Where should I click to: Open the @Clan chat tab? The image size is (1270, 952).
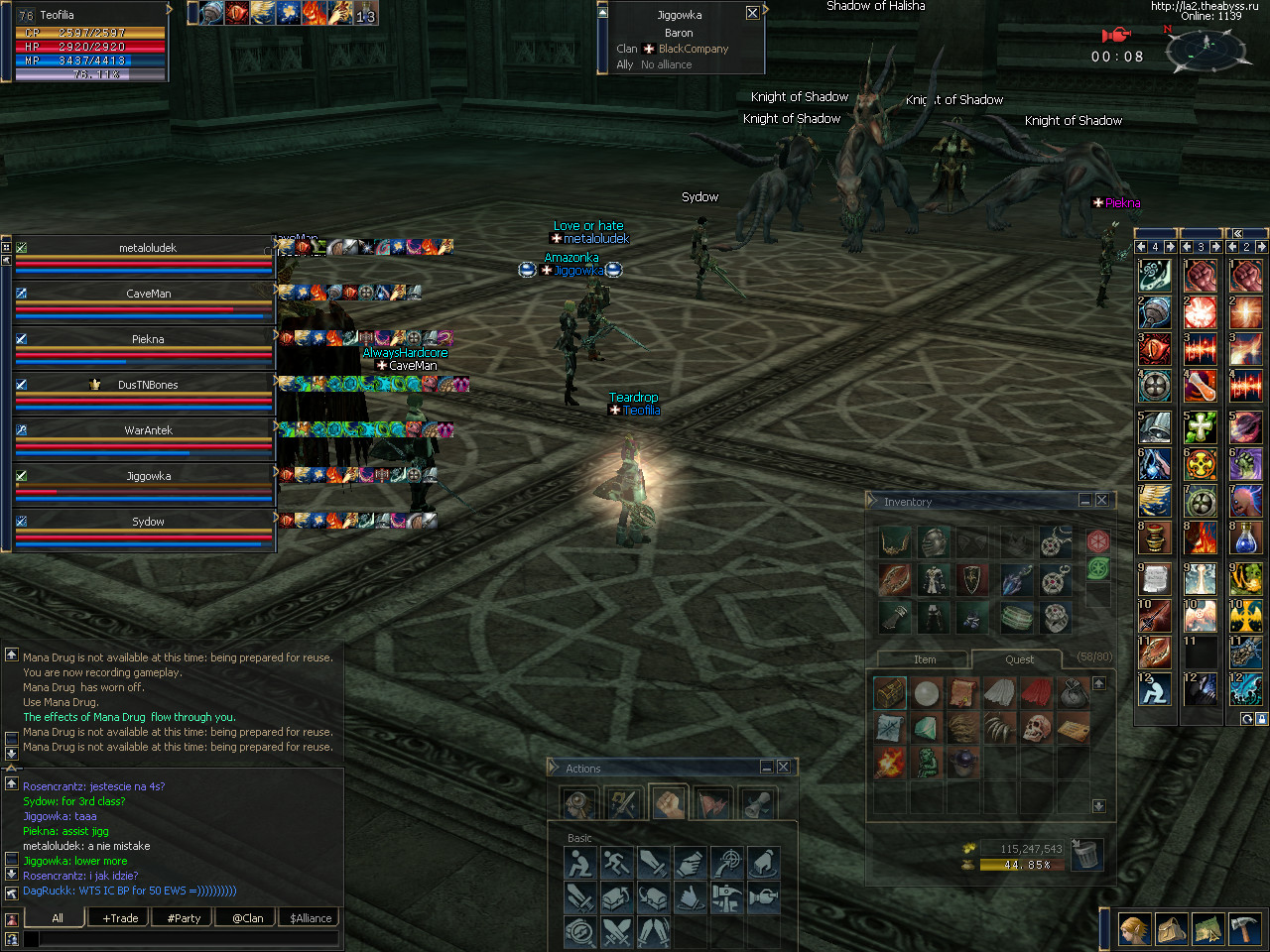tap(247, 918)
